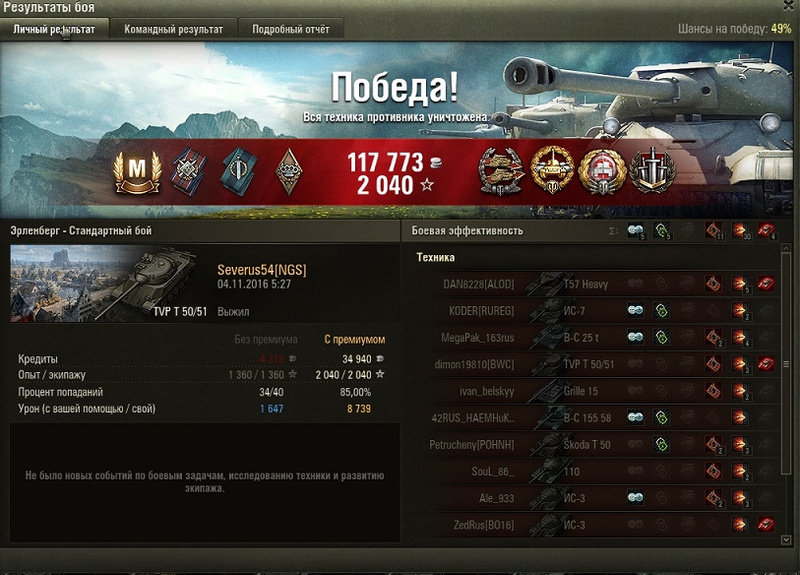Switch to the Командный результат tab
This screenshot has height=575, width=800.
pyautogui.click(x=173, y=29)
